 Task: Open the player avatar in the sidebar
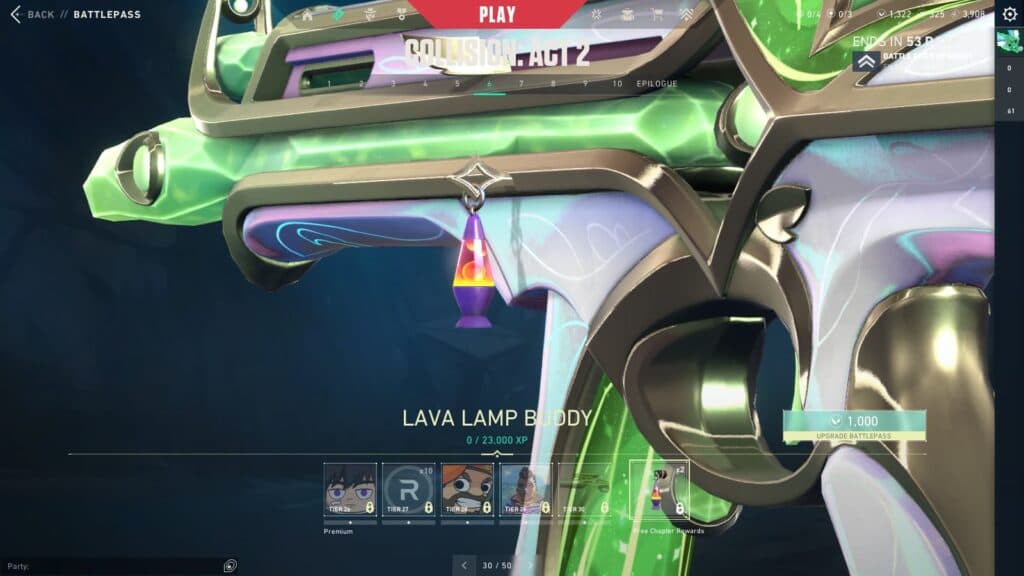pyautogui.click(x=1008, y=42)
